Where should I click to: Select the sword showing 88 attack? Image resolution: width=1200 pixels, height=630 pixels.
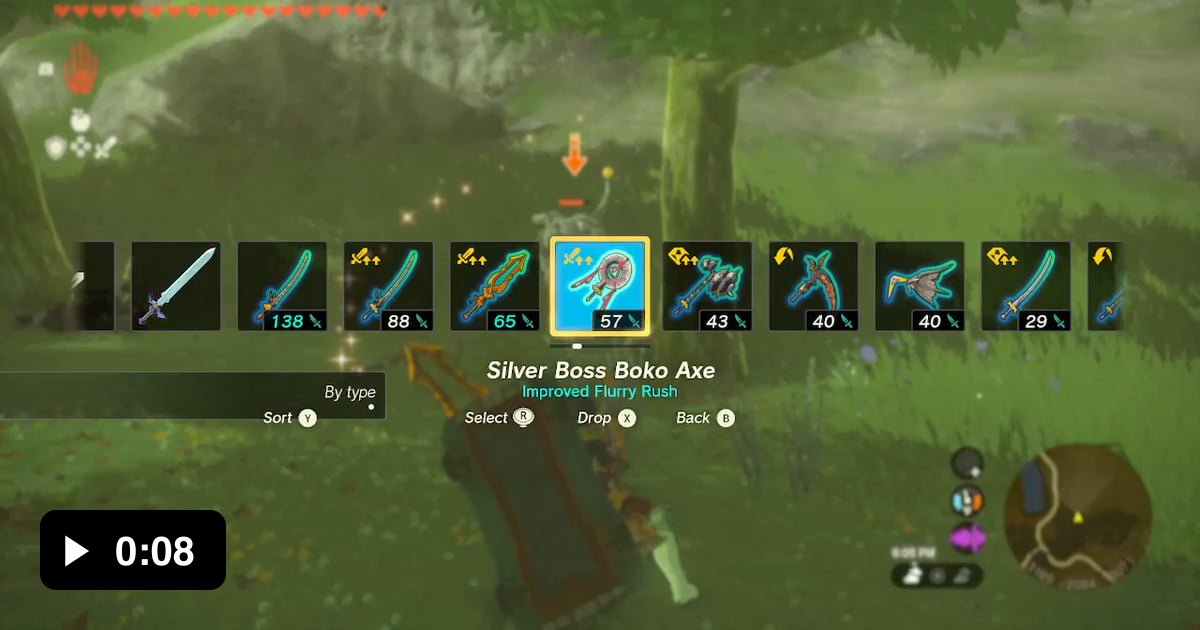[388, 286]
